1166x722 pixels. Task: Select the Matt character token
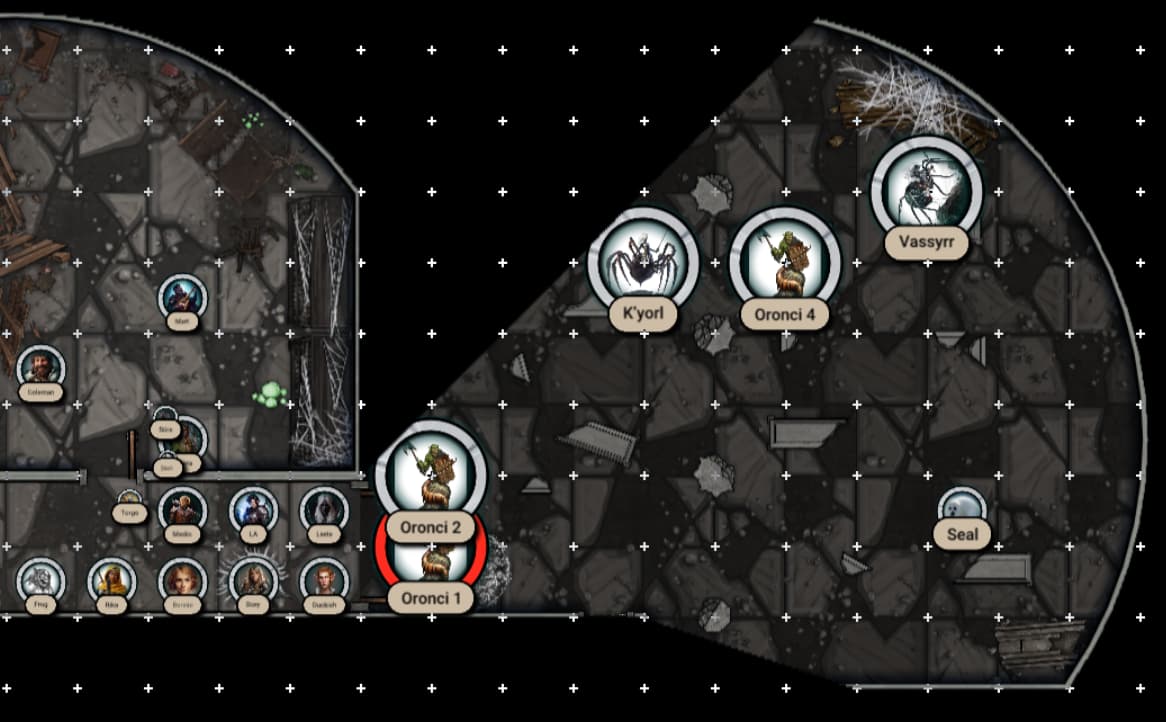tap(182, 296)
